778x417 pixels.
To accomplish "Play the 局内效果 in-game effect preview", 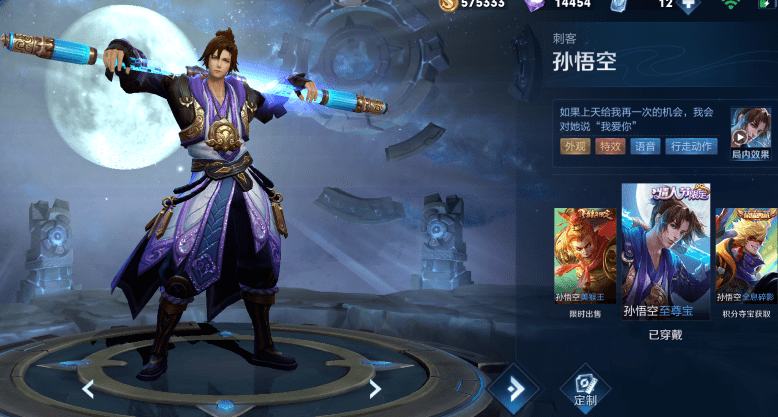I will pos(750,134).
